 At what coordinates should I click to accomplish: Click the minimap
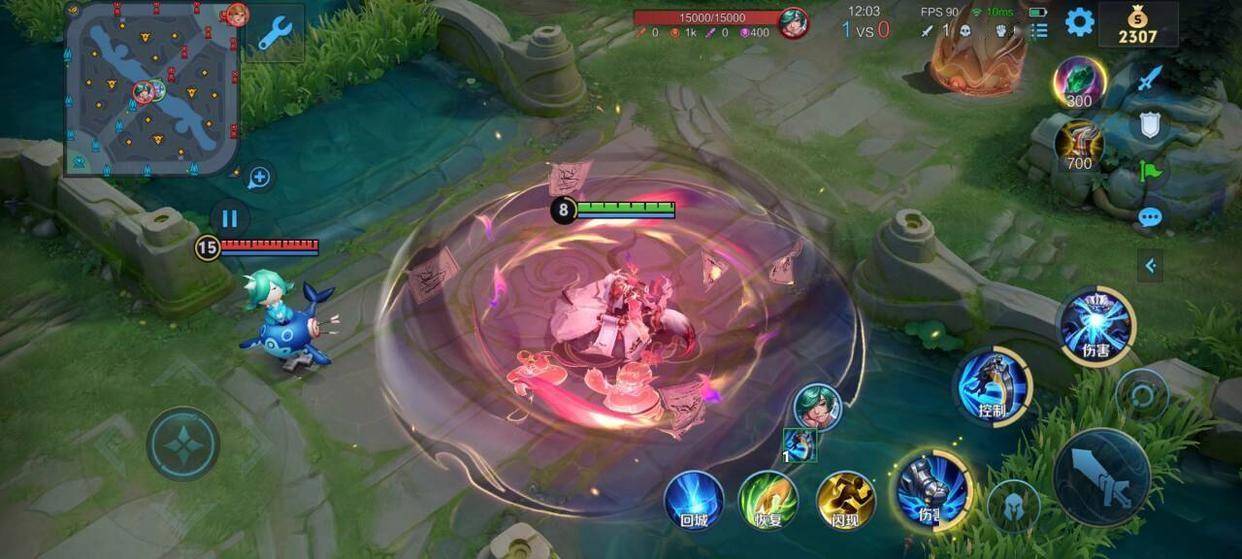[x=152, y=88]
